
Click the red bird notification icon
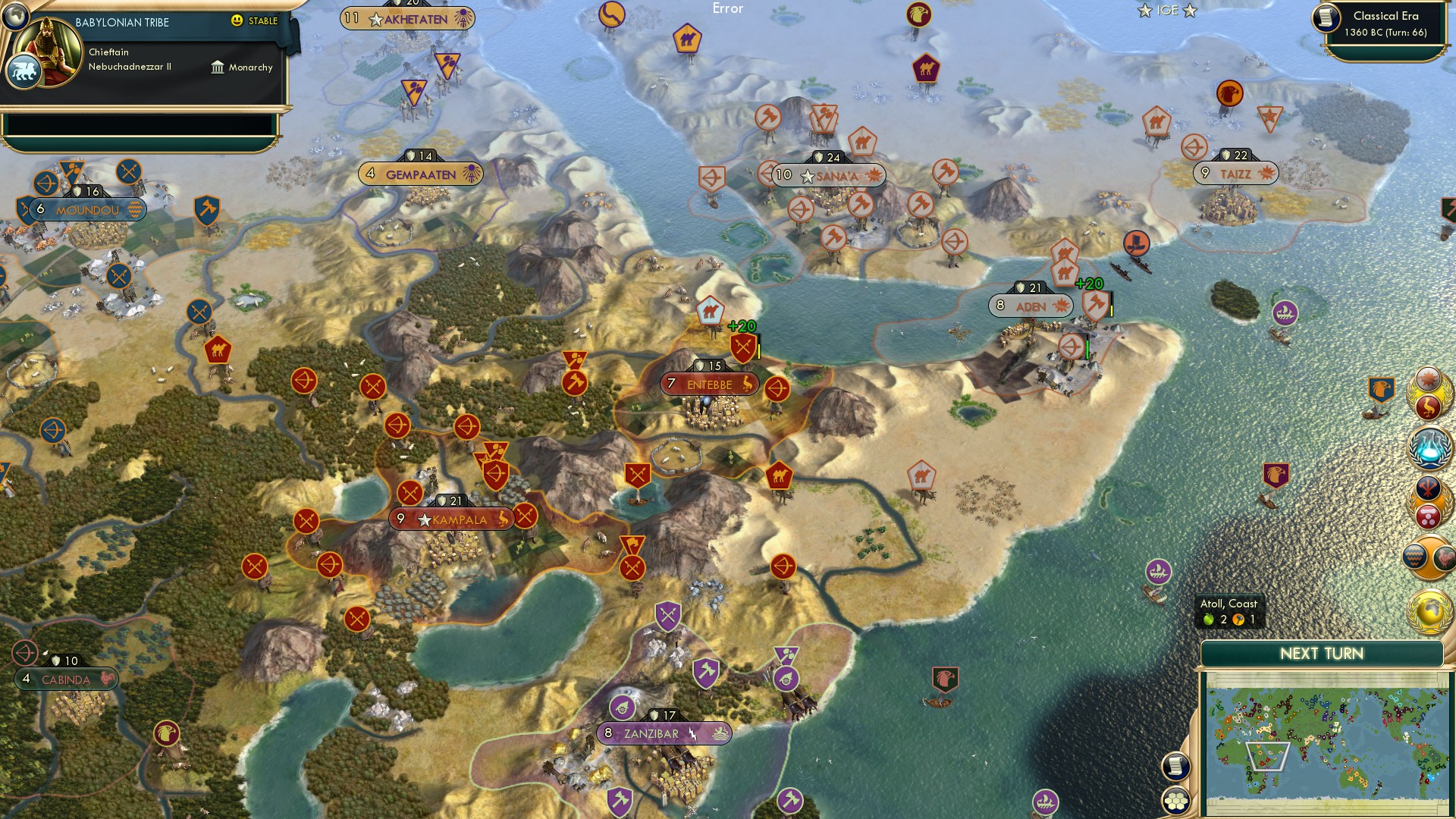click(1429, 407)
